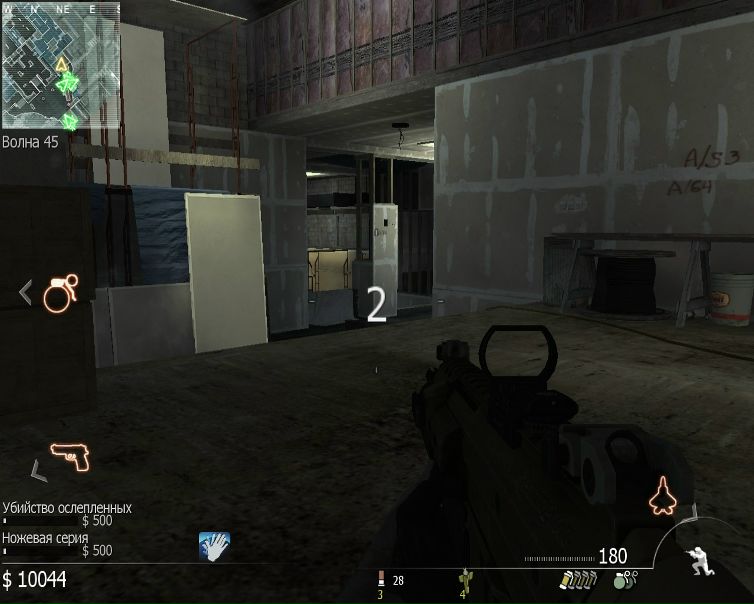Choose the pistol sidearm icon
The width and height of the screenshot is (754, 604).
[70, 458]
